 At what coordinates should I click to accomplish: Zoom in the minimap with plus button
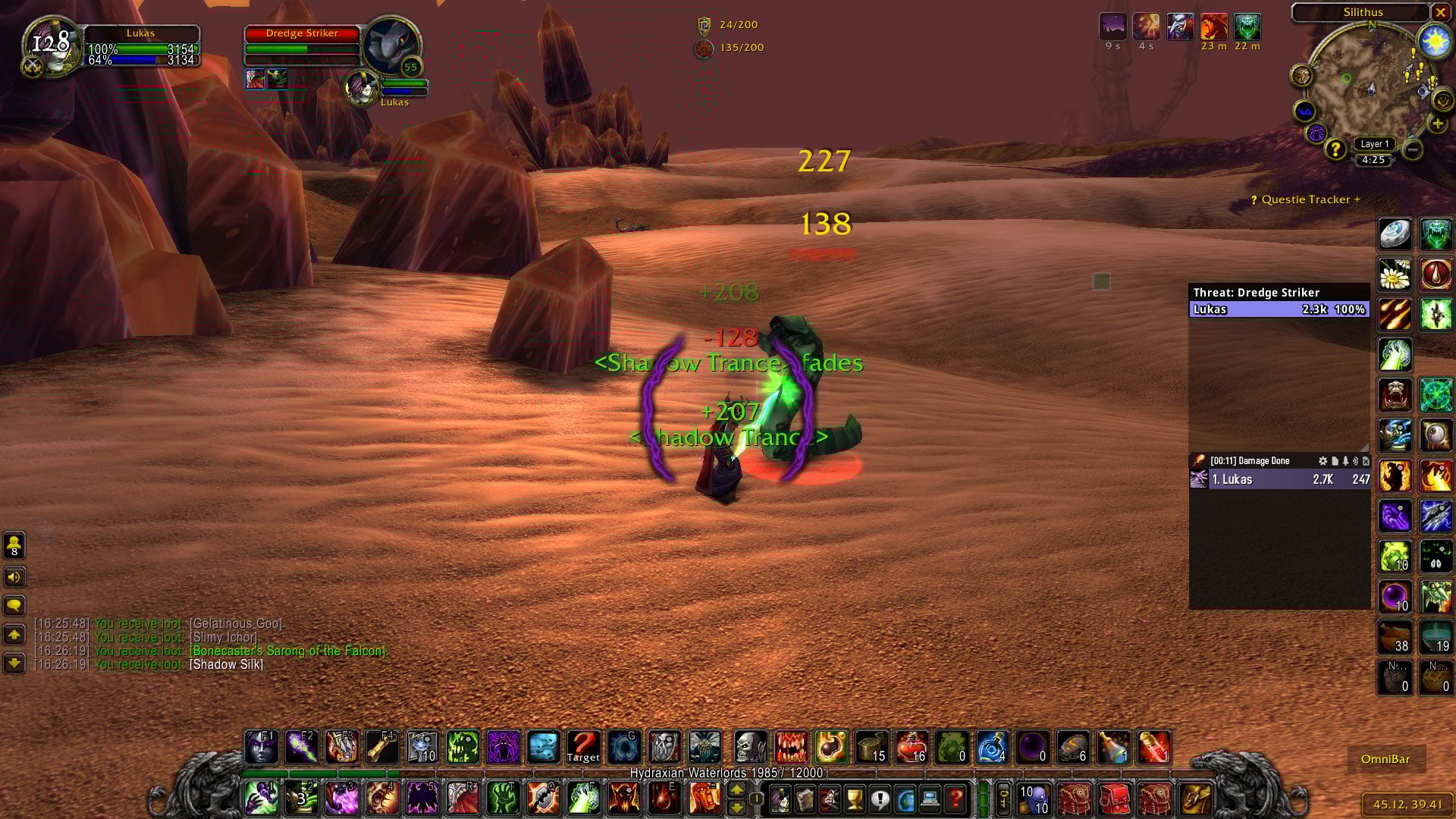coord(1437,124)
